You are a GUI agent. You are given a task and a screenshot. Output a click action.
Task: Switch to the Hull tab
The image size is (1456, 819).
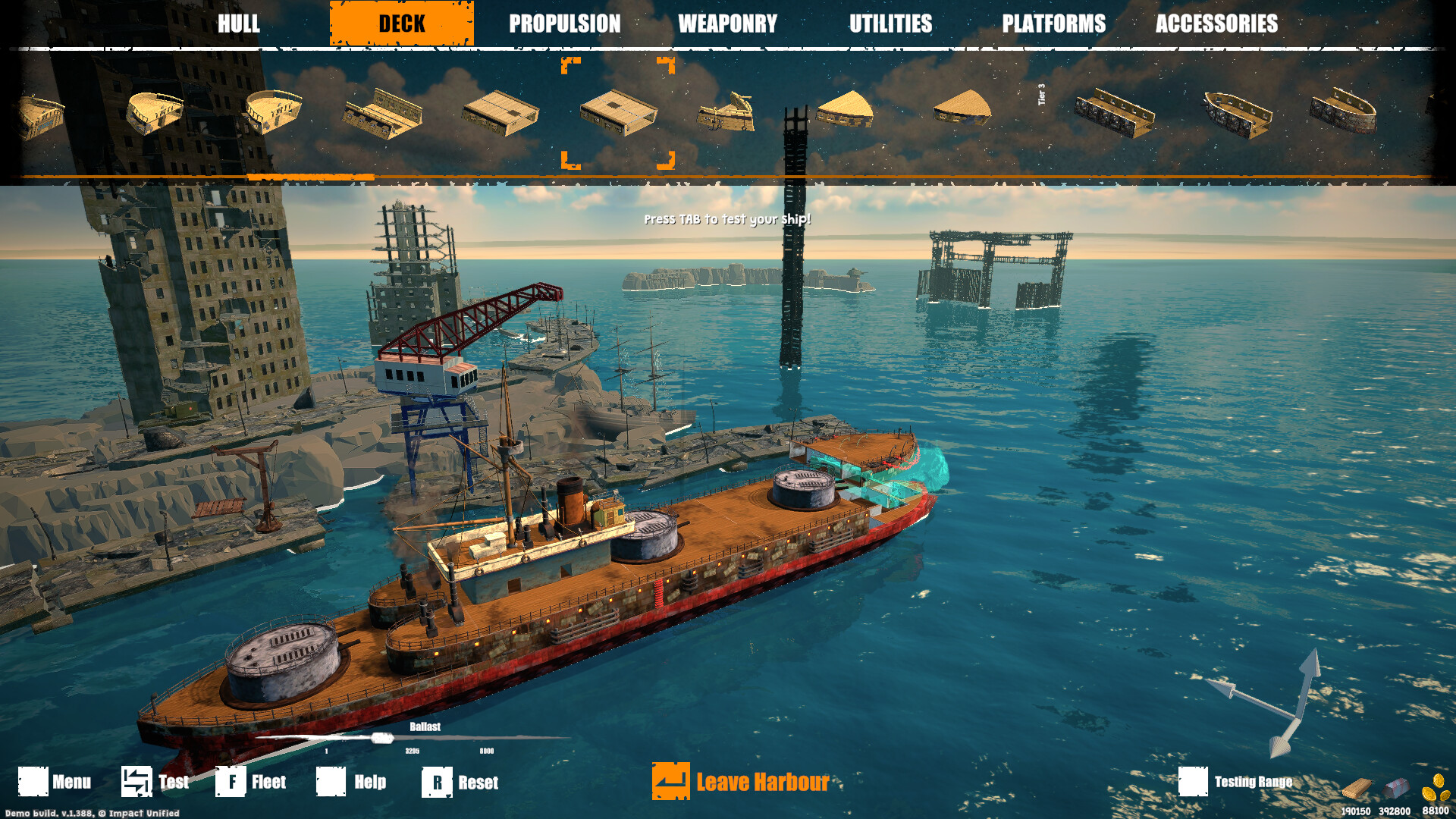[x=239, y=24]
